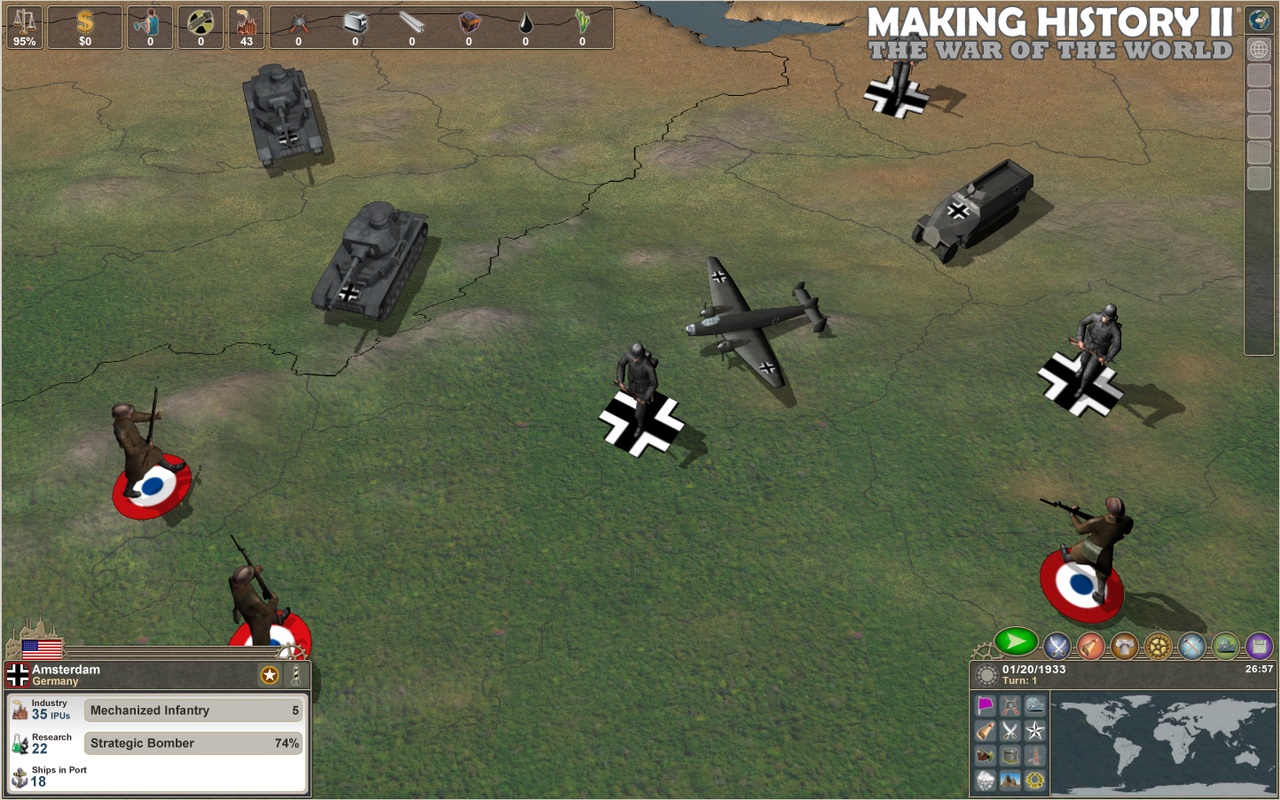Switch to the American flag tab above Amsterdam panel

tap(42, 647)
